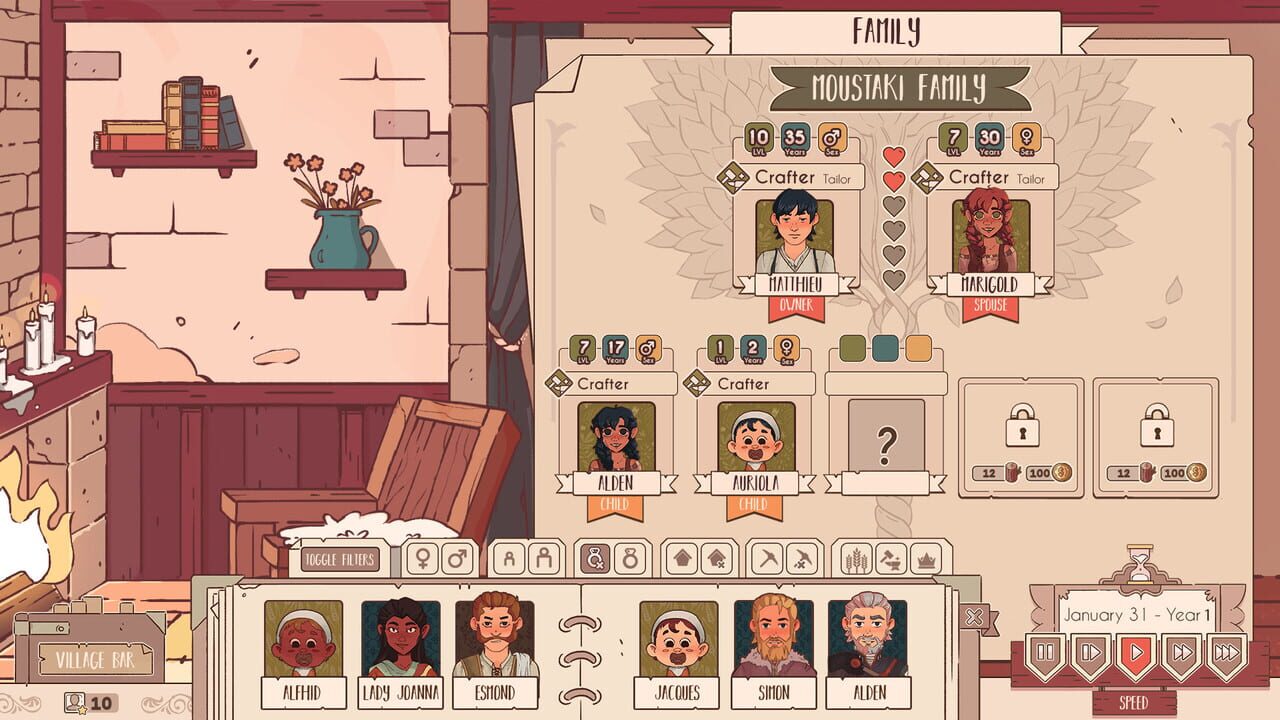Select the married ring filter icon
Image resolution: width=1280 pixels, height=720 pixels.
pyautogui.click(x=631, y=557)
